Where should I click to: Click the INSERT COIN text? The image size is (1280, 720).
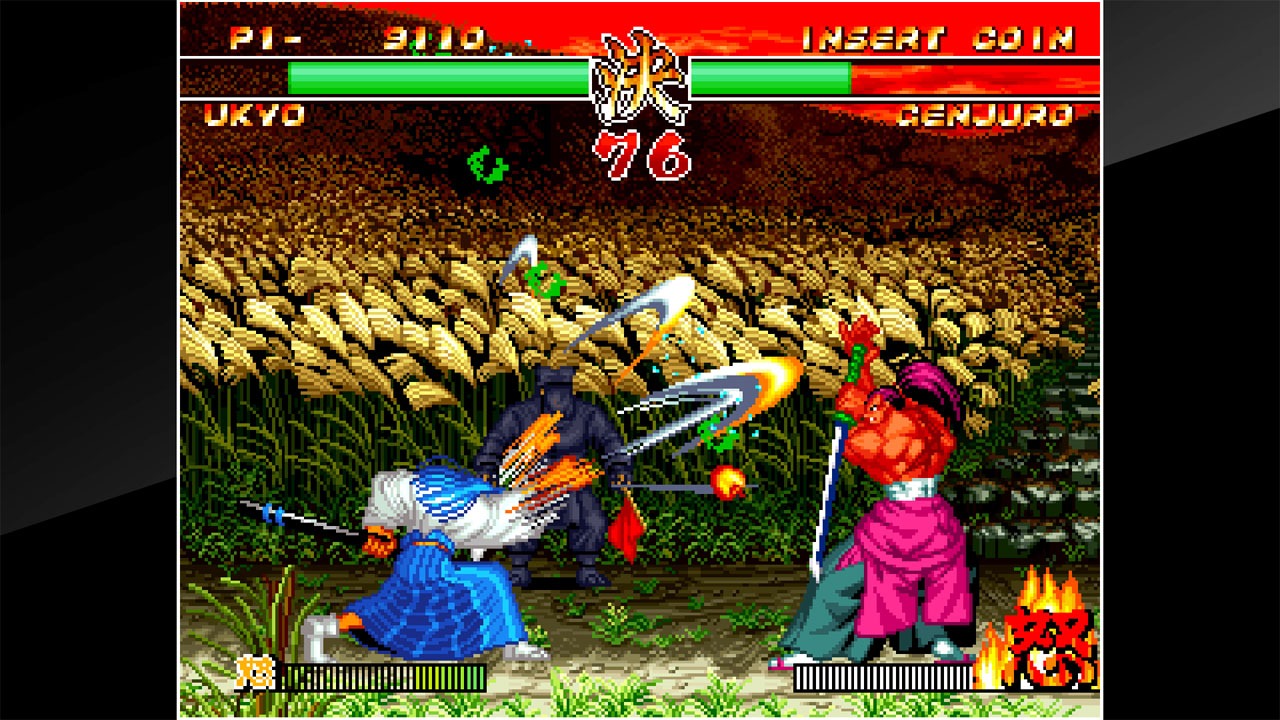[940, 37]
